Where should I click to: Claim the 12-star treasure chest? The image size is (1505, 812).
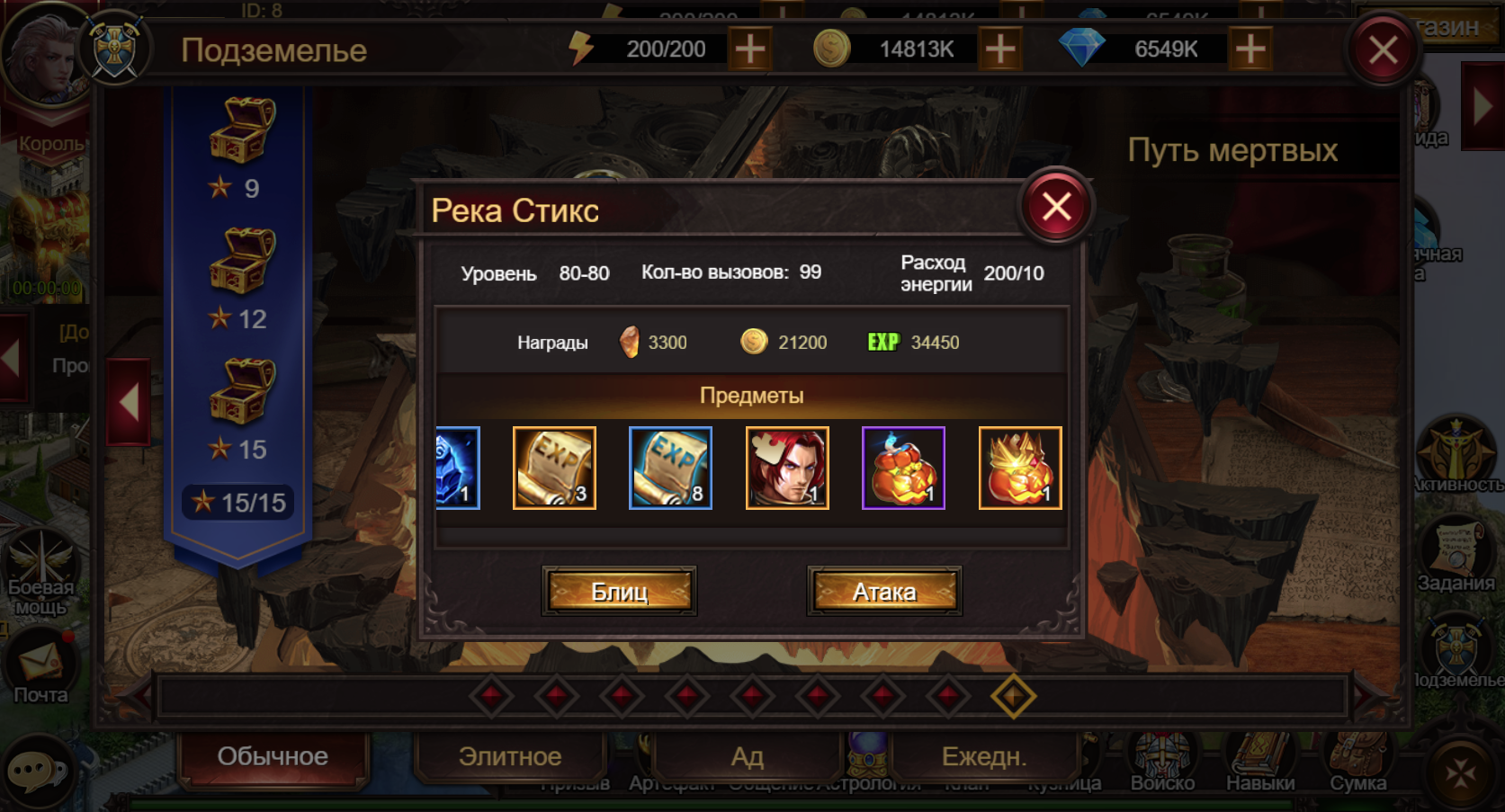(x=242, y=262)
